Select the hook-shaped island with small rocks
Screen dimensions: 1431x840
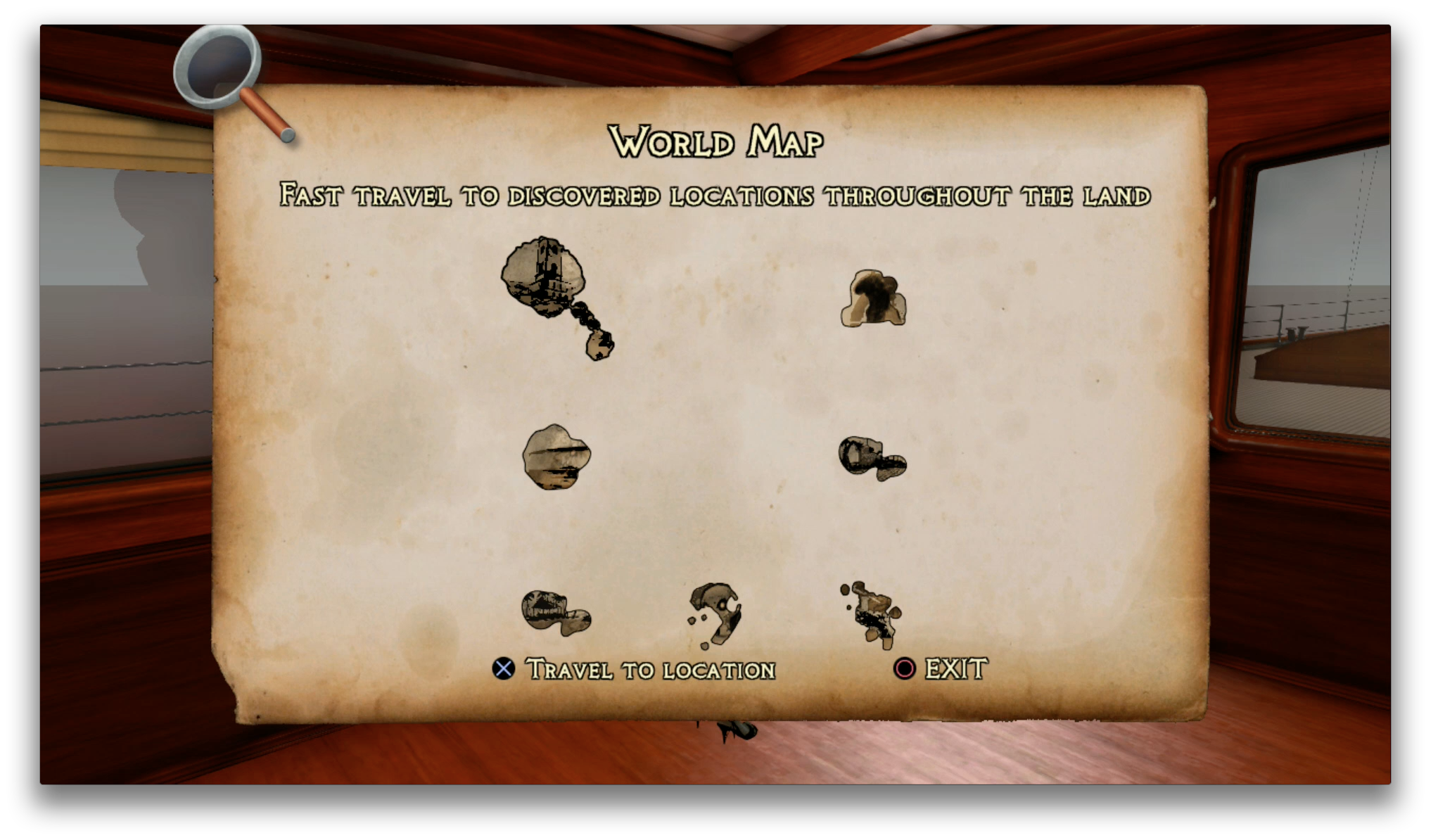[x=718, y=613]
